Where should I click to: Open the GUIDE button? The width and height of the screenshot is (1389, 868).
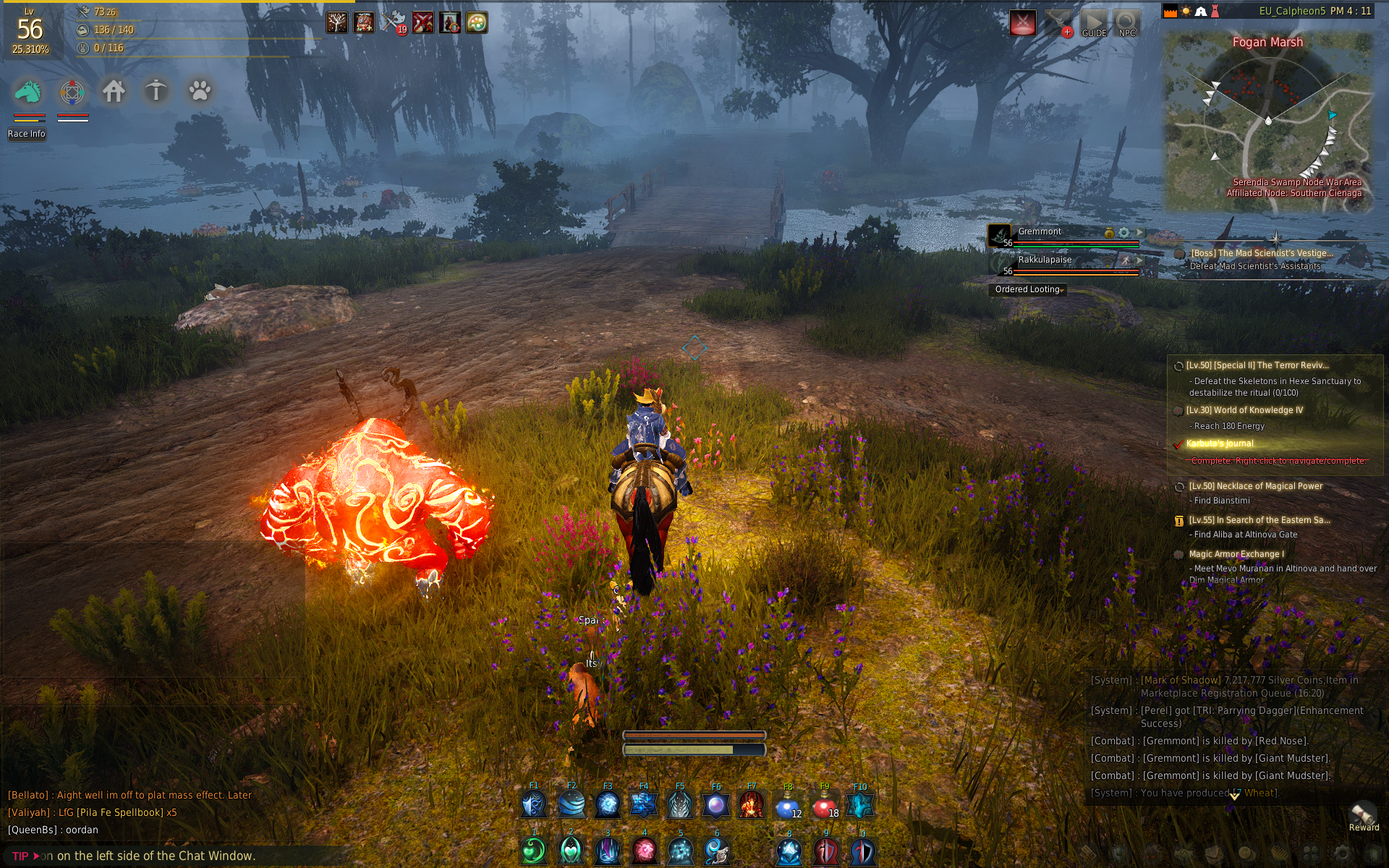[1094, 24]
